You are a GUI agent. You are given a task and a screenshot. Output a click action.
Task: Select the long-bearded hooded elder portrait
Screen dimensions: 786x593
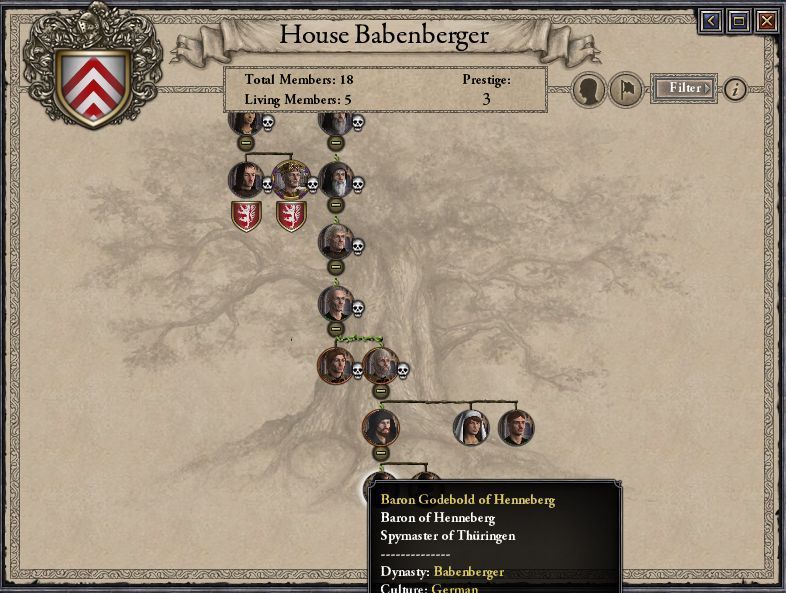336,180
